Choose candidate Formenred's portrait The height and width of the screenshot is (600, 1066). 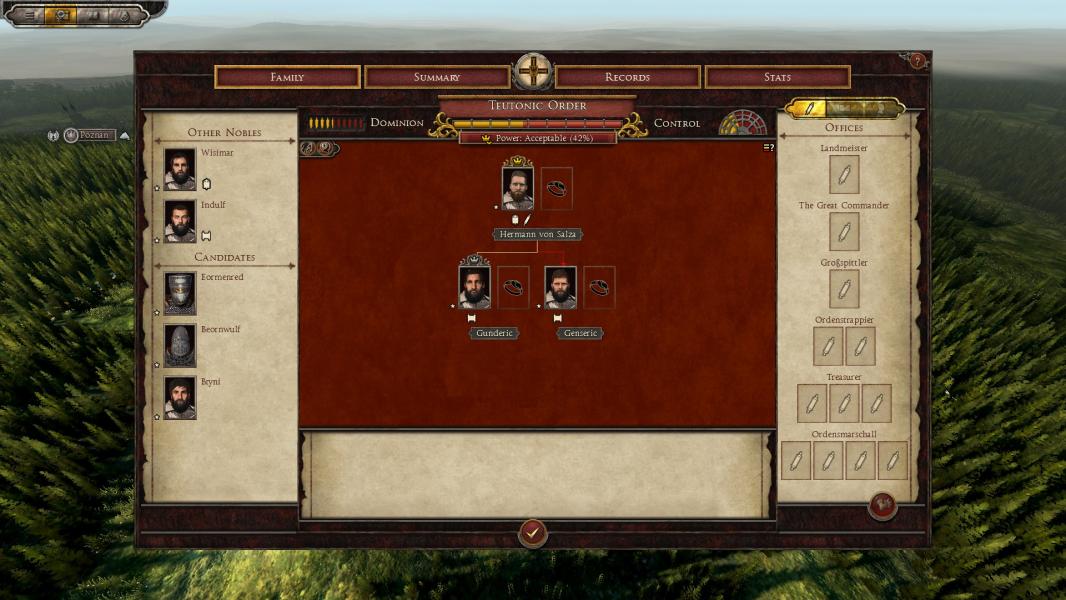point(180,294)
